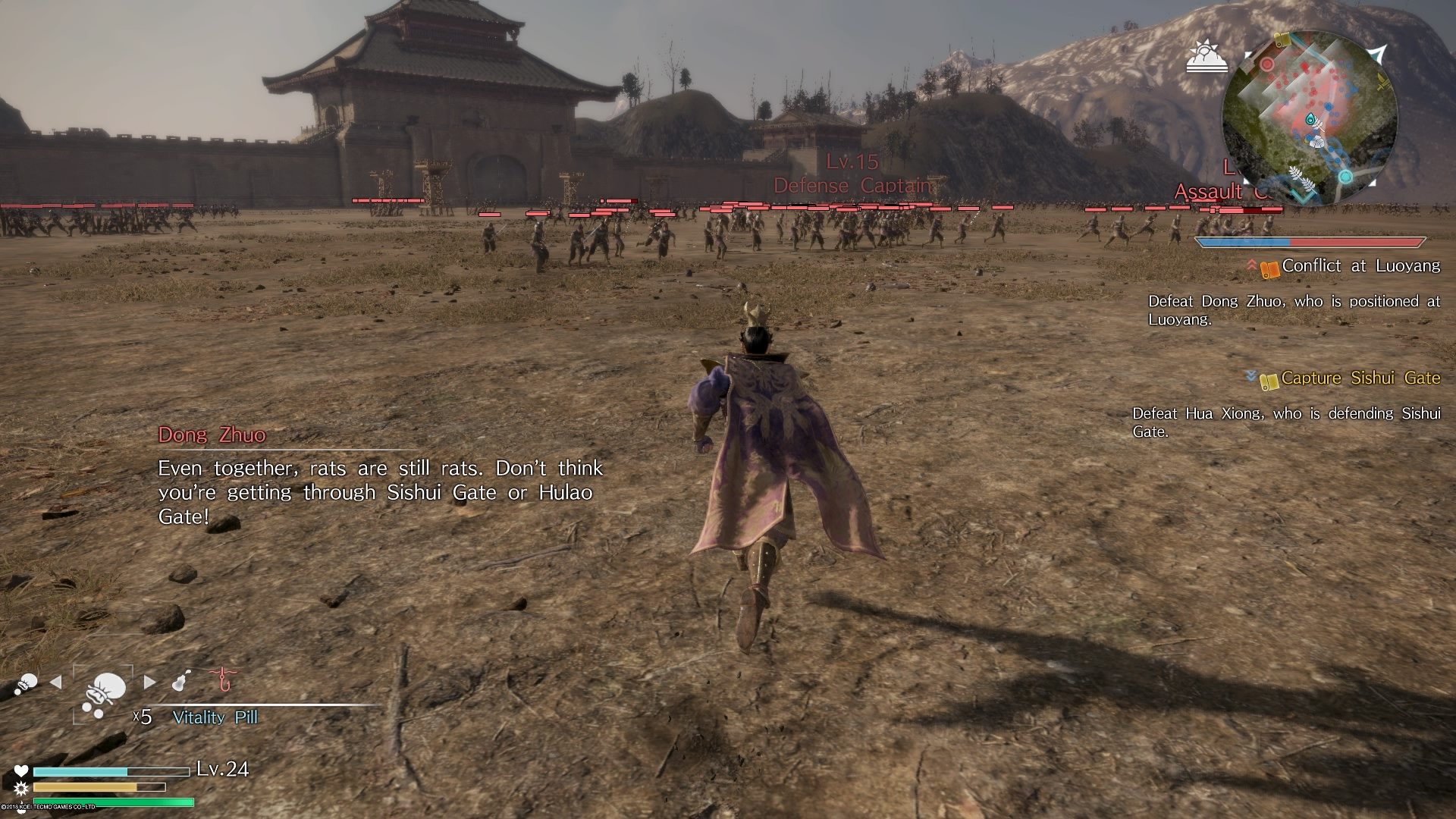Click the compass arrow above the minimap
The image size is (1456, 819).
click(1377, 53)
